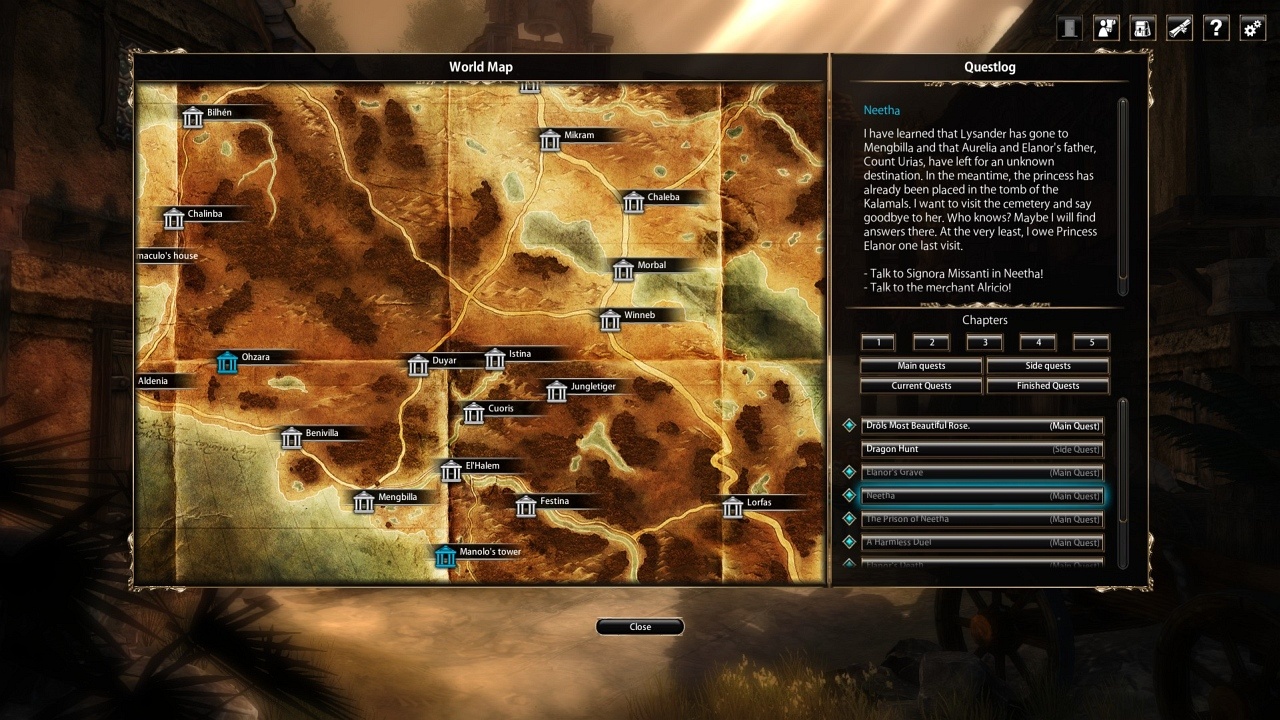This screenshot has height=720, width=1280.
Task: Open the backpack inventory icon
Action: click(x=1142, y=28)
